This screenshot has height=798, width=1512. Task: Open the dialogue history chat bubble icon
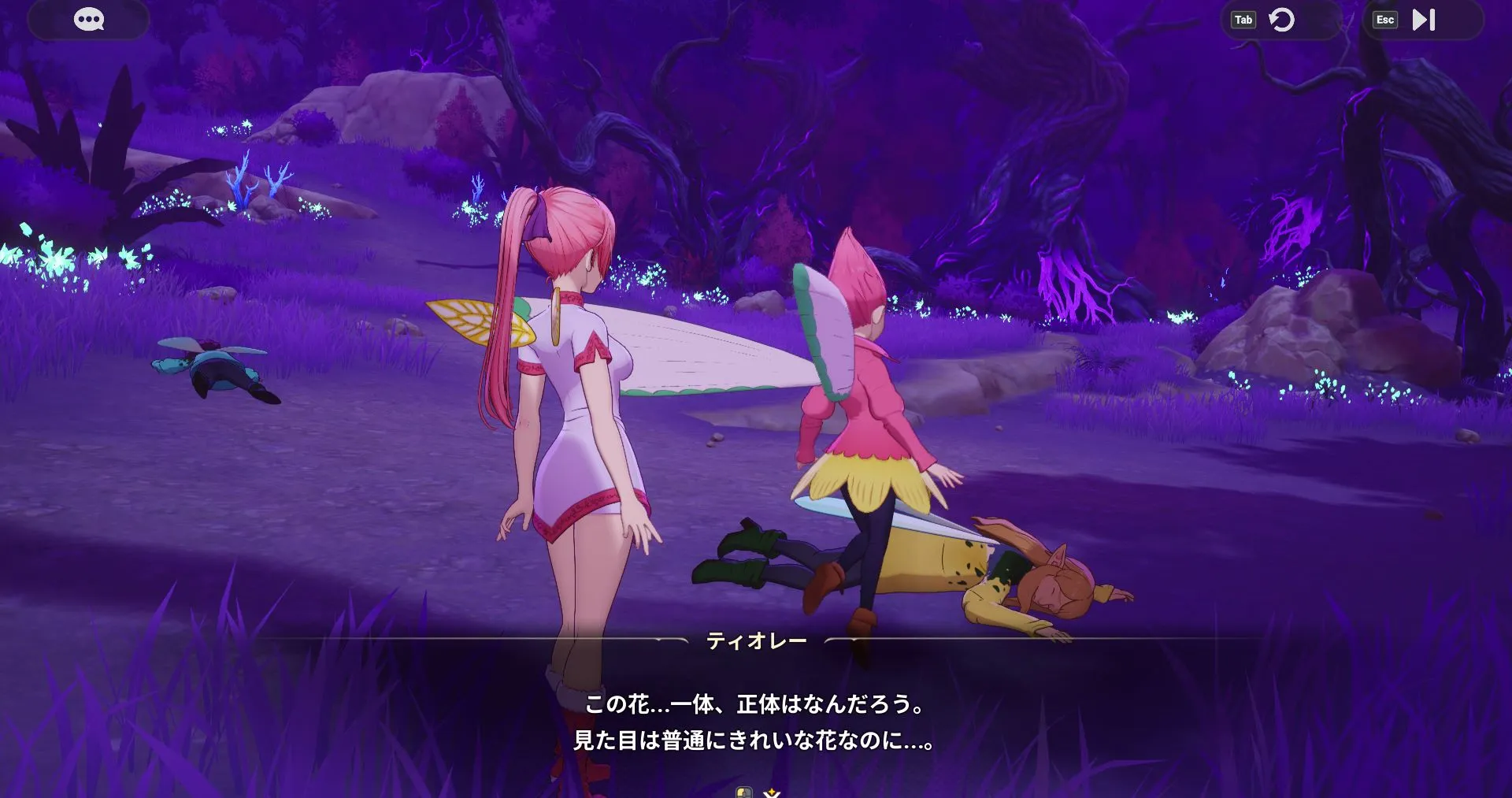pyautogui.click(x=89, y=19)
